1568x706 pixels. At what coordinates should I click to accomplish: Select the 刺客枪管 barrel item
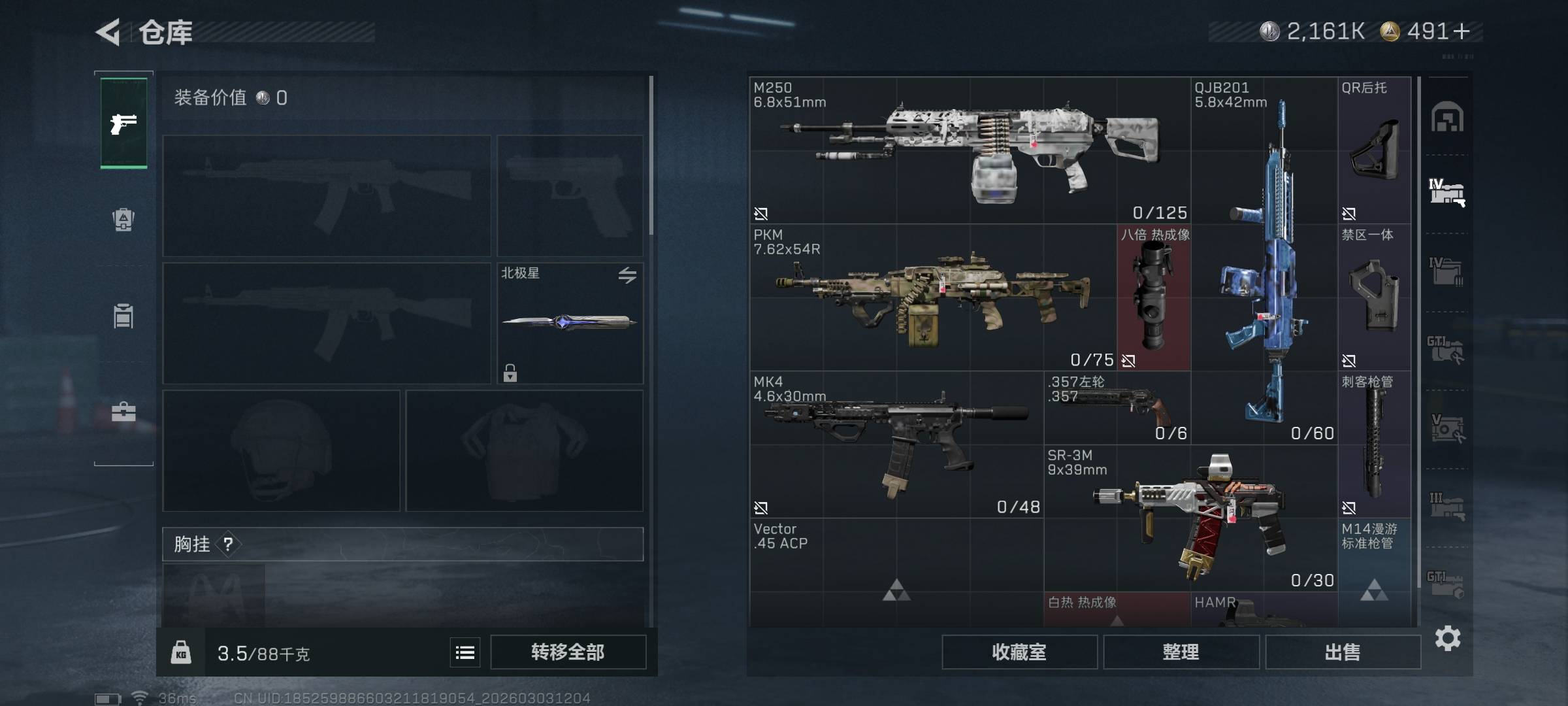click(1374, 445)
